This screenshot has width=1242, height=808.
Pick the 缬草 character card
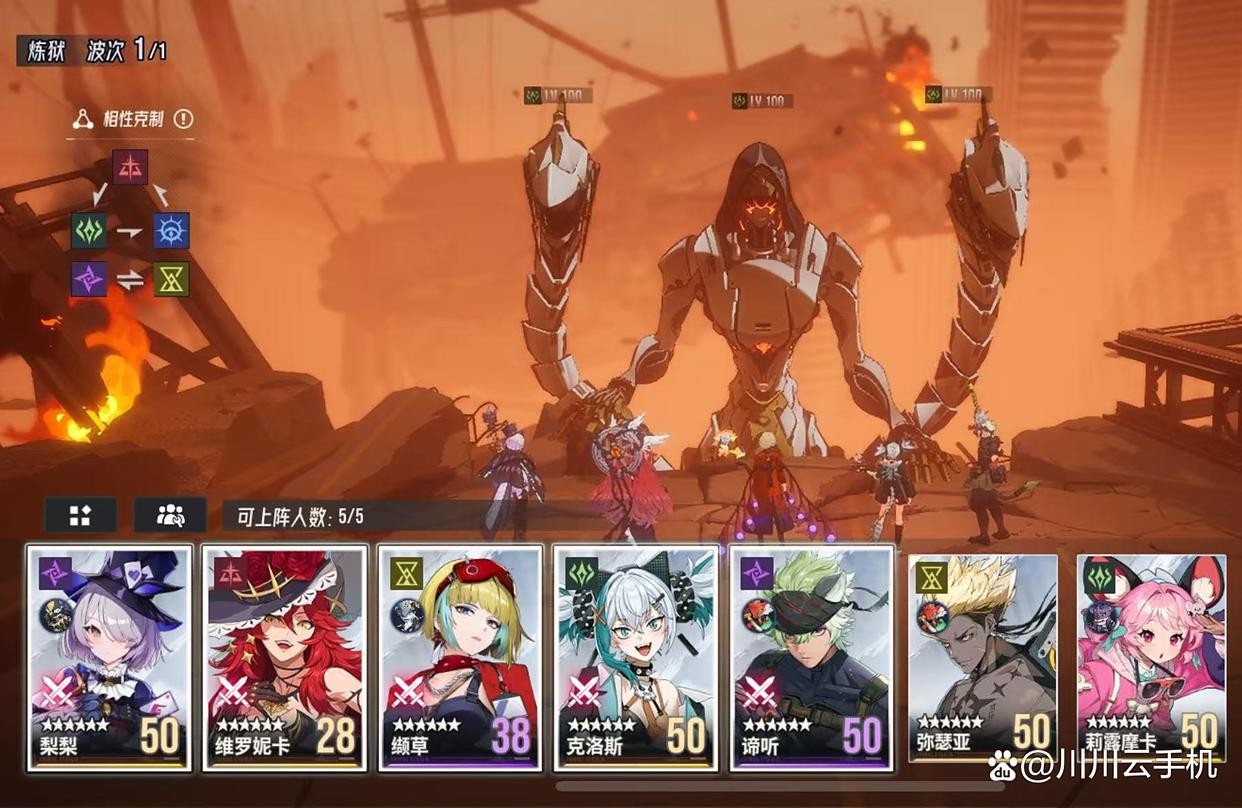pos(460,657)
